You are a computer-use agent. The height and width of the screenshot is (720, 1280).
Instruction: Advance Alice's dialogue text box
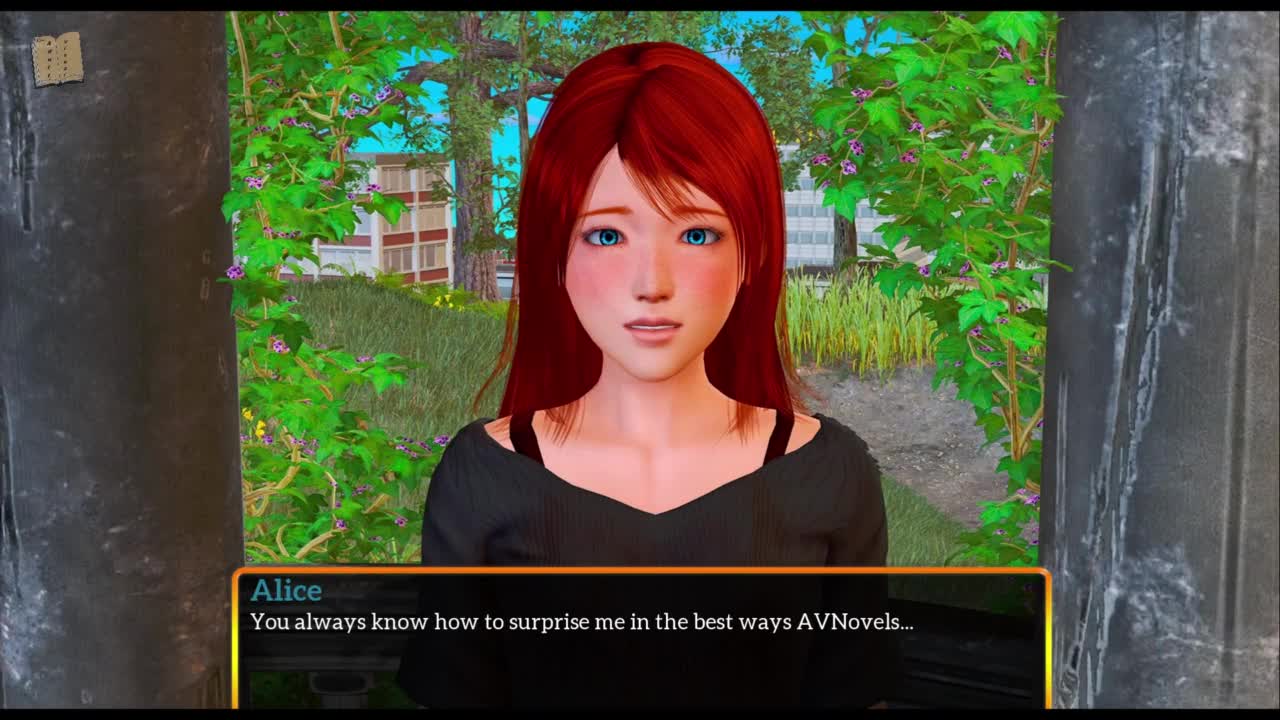coord(640,638)
